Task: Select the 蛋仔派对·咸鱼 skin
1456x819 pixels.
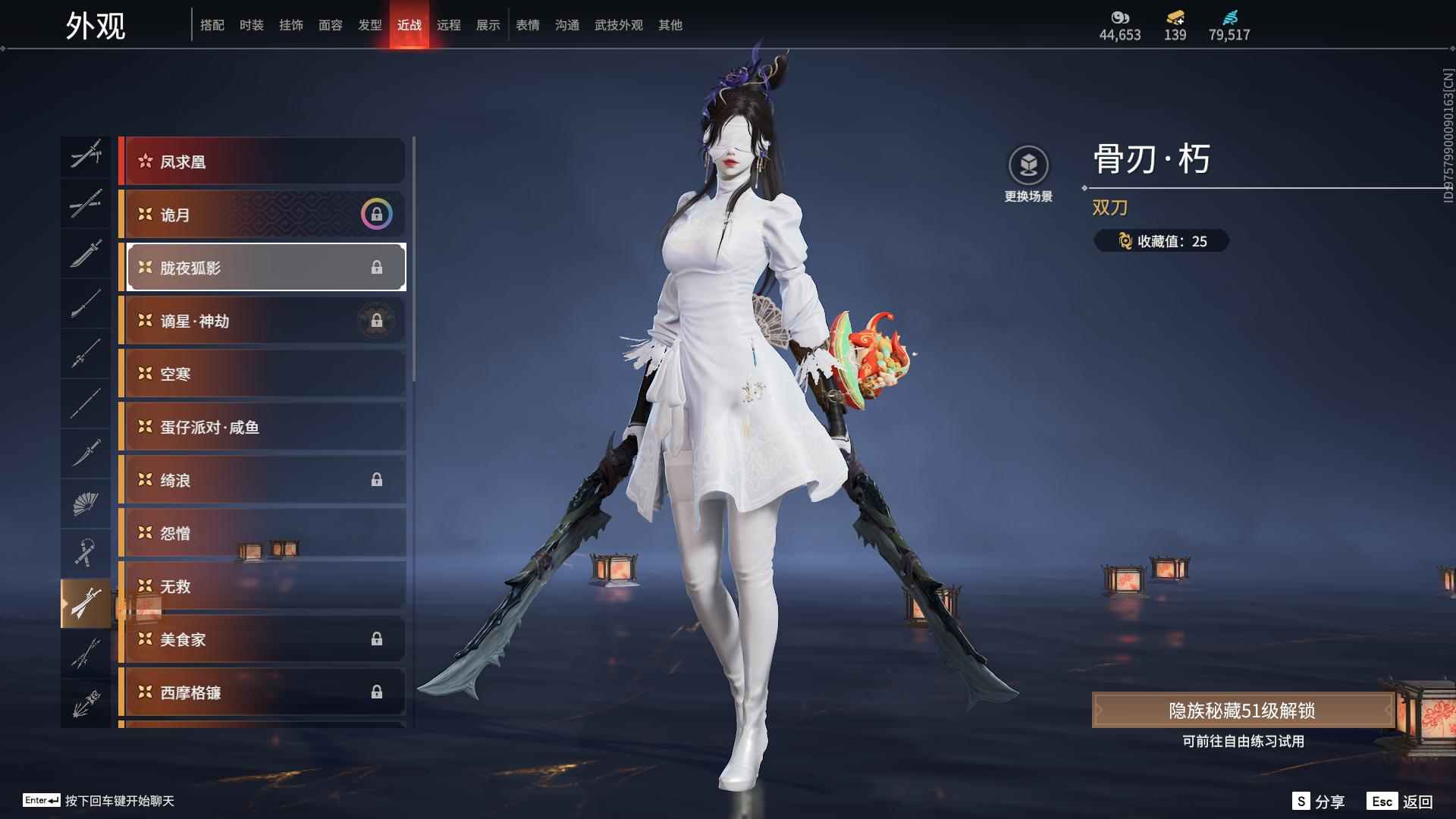Action: pos(262,427)
